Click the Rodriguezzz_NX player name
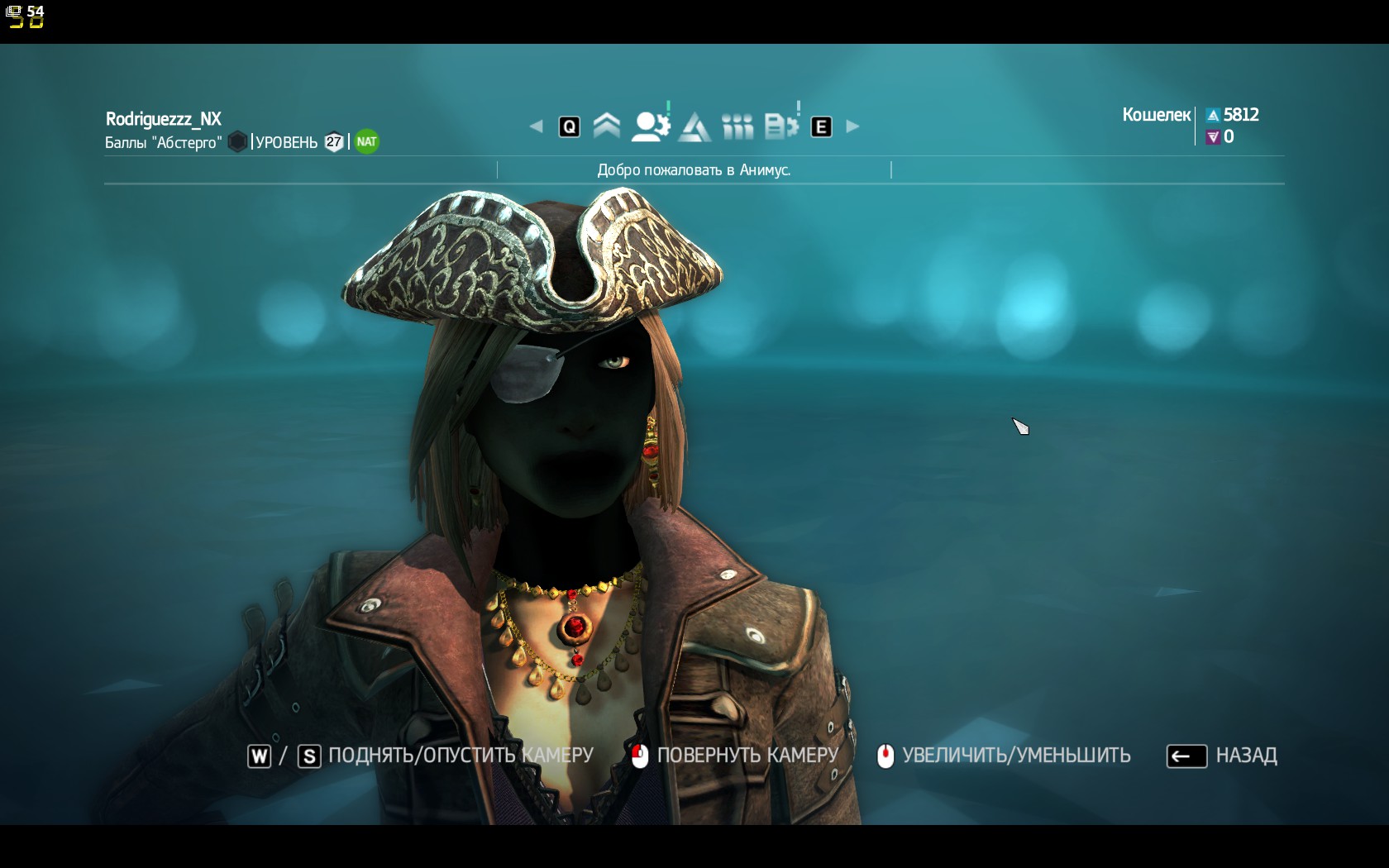1389x868 pixels. click(x=164, y=119)
